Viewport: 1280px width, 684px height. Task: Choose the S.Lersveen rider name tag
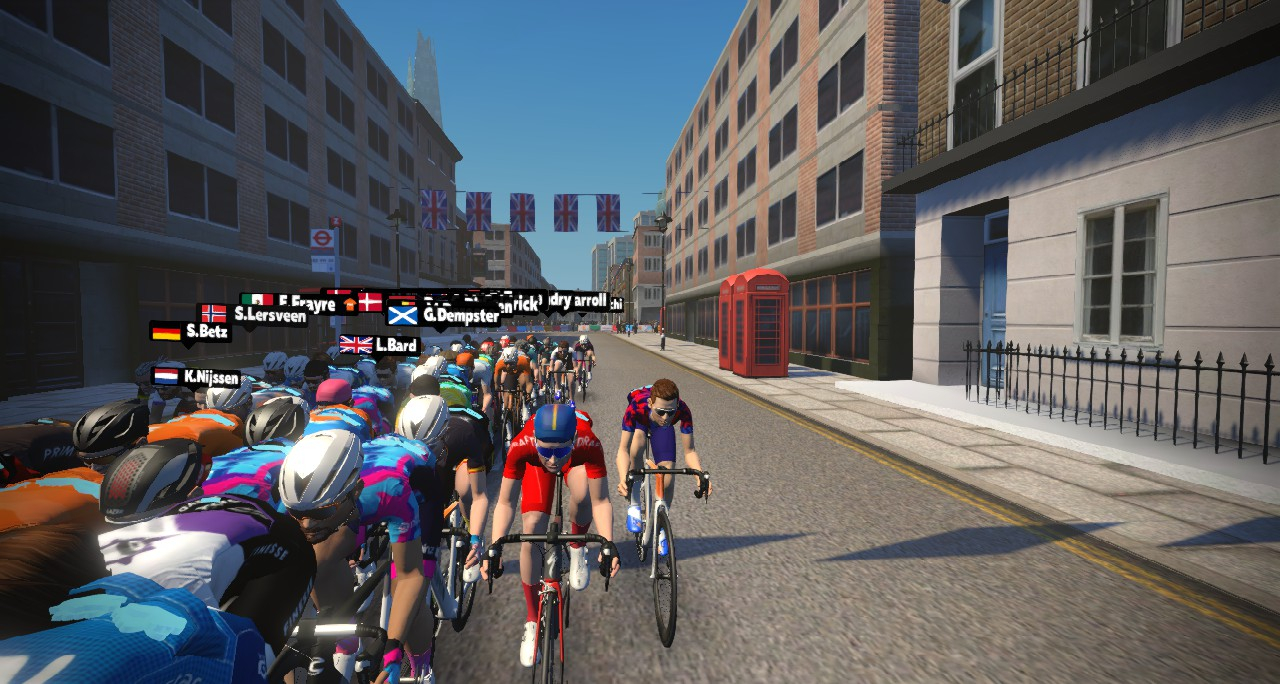point(254,314)
